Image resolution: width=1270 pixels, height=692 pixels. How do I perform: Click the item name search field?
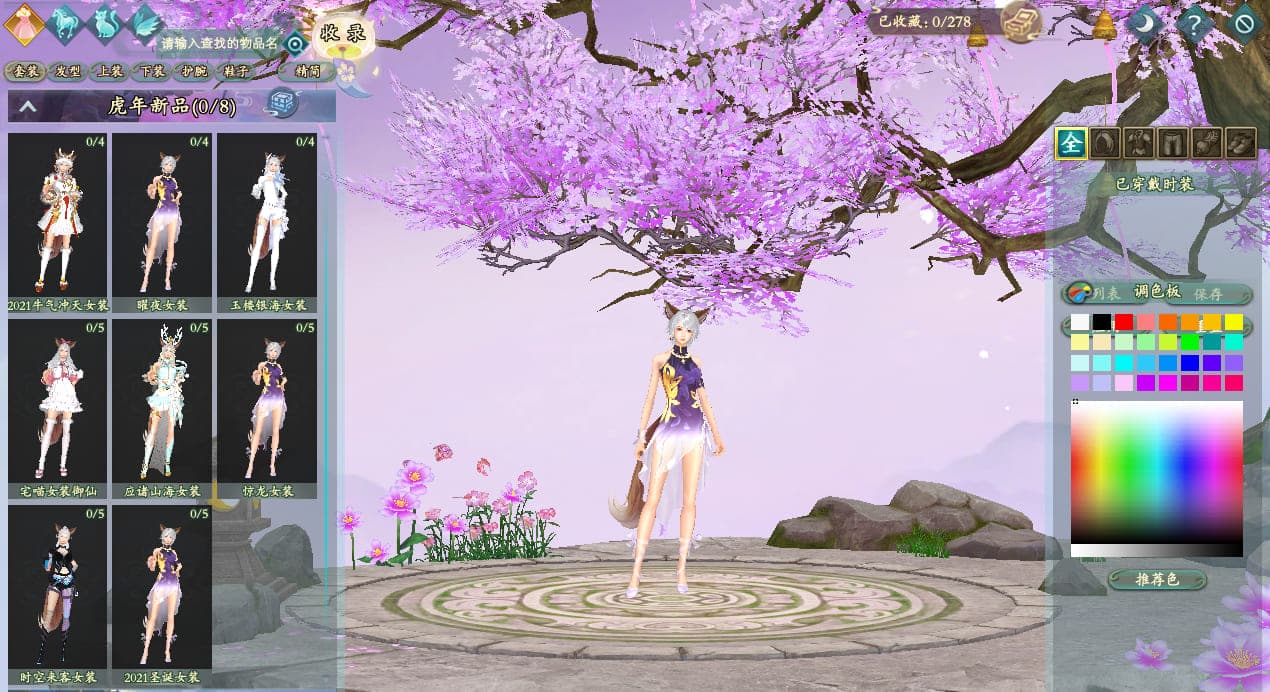coord(218,43)
